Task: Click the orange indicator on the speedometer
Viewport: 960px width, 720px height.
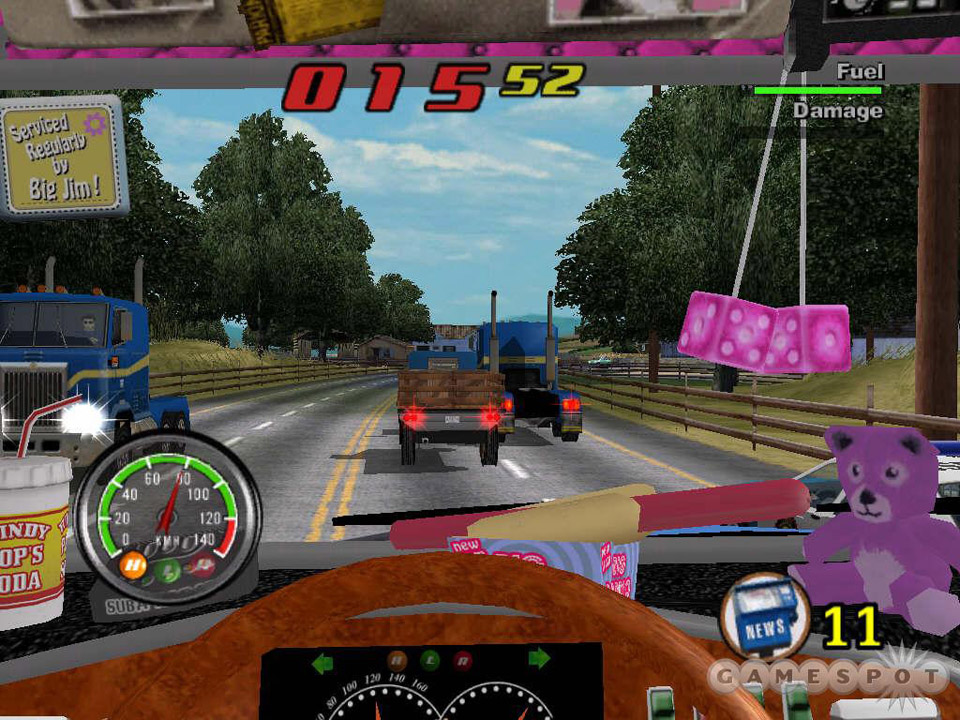Action: [x=133, y=566]
